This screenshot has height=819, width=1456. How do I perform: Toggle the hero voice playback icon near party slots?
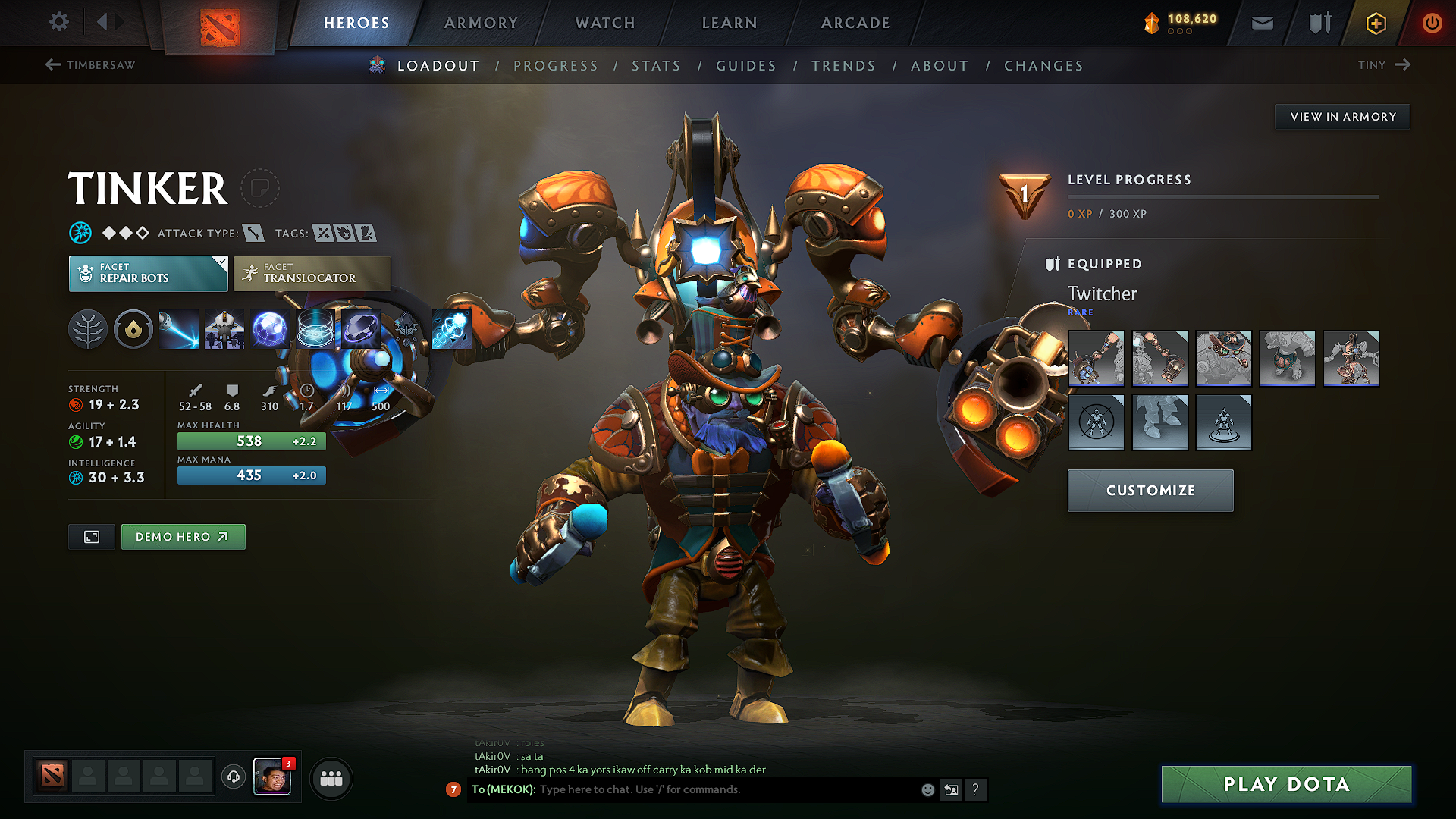point(233,778)
